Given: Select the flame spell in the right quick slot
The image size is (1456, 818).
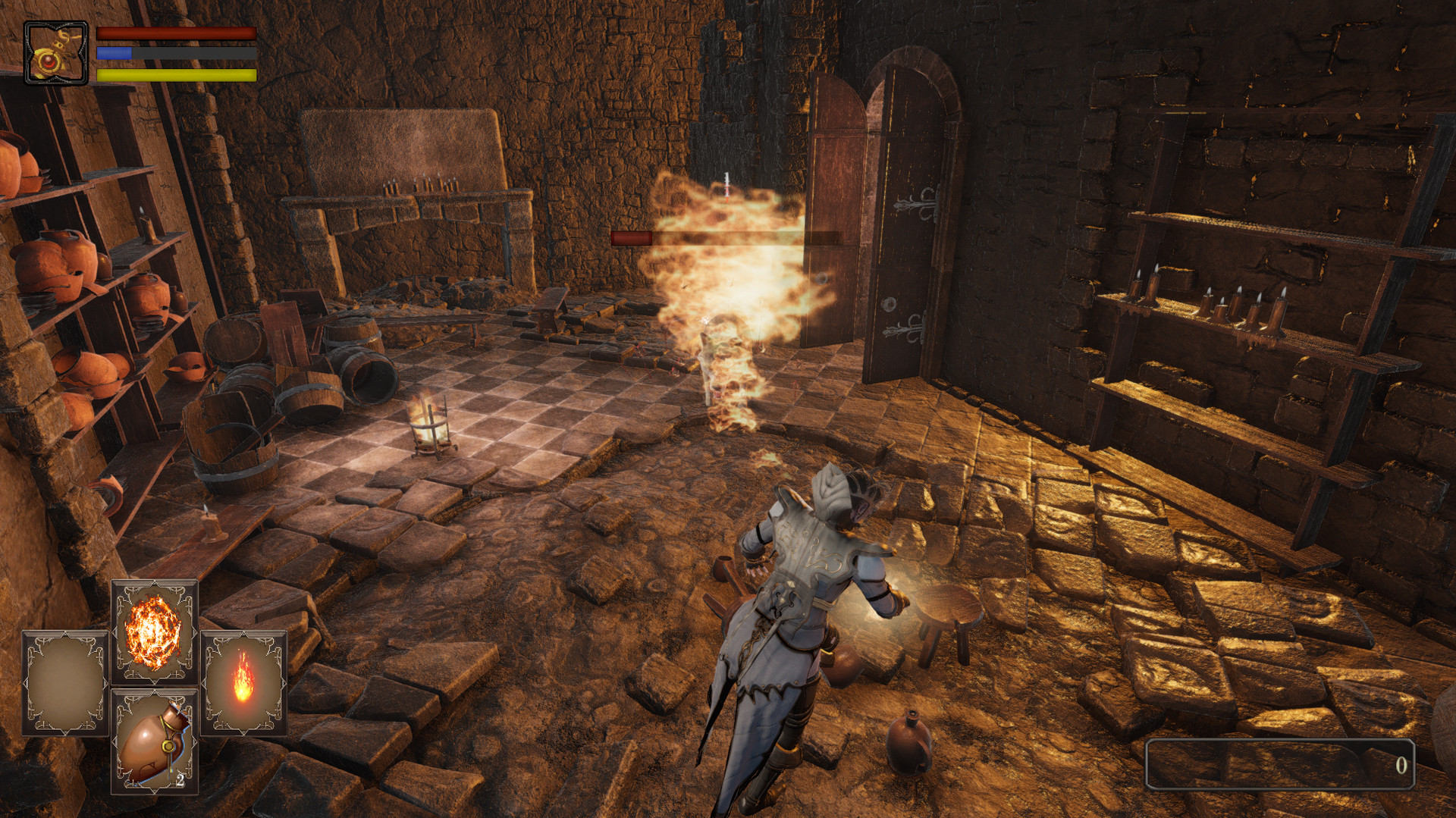Looking at the screenshot, I should [x=244, y=682].
